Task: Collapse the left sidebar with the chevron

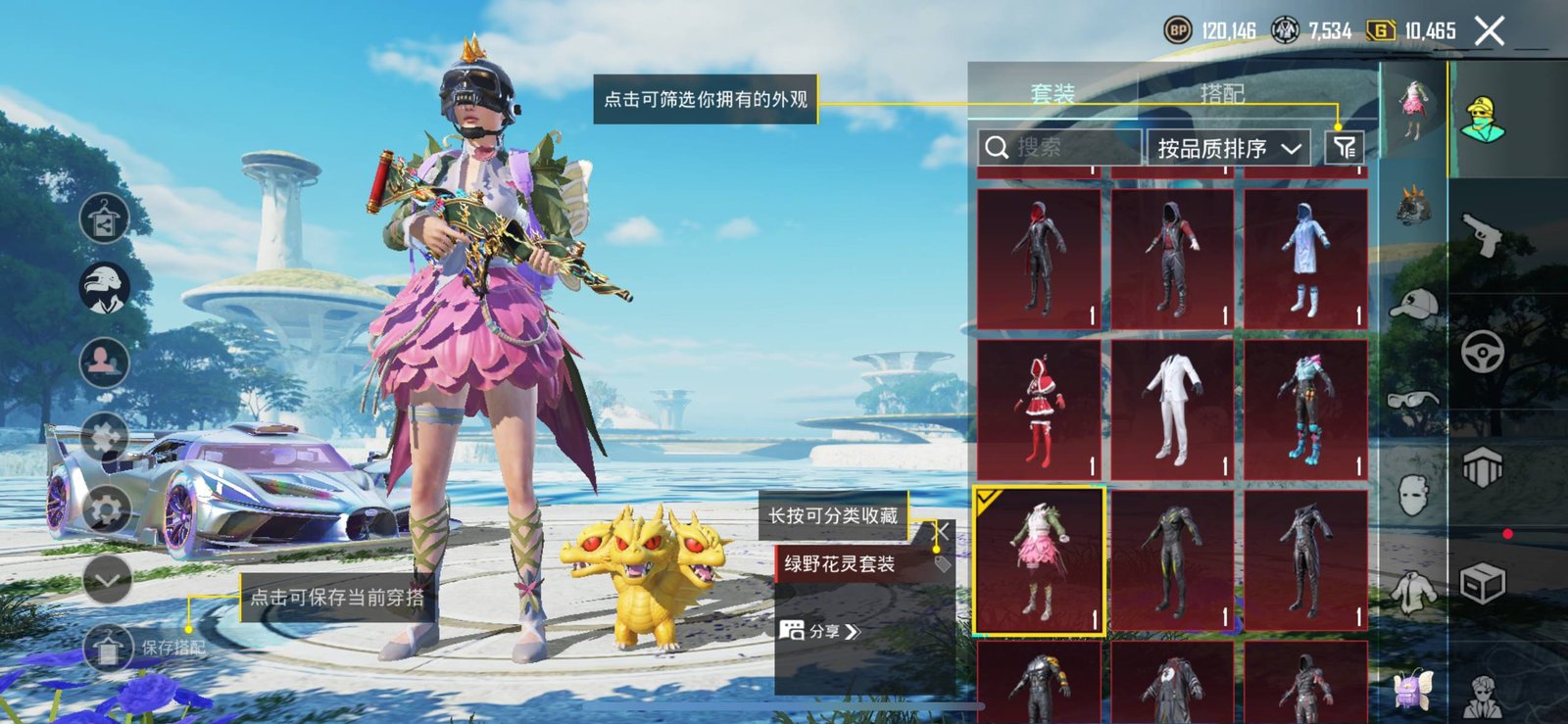Action: click(107, 580)
